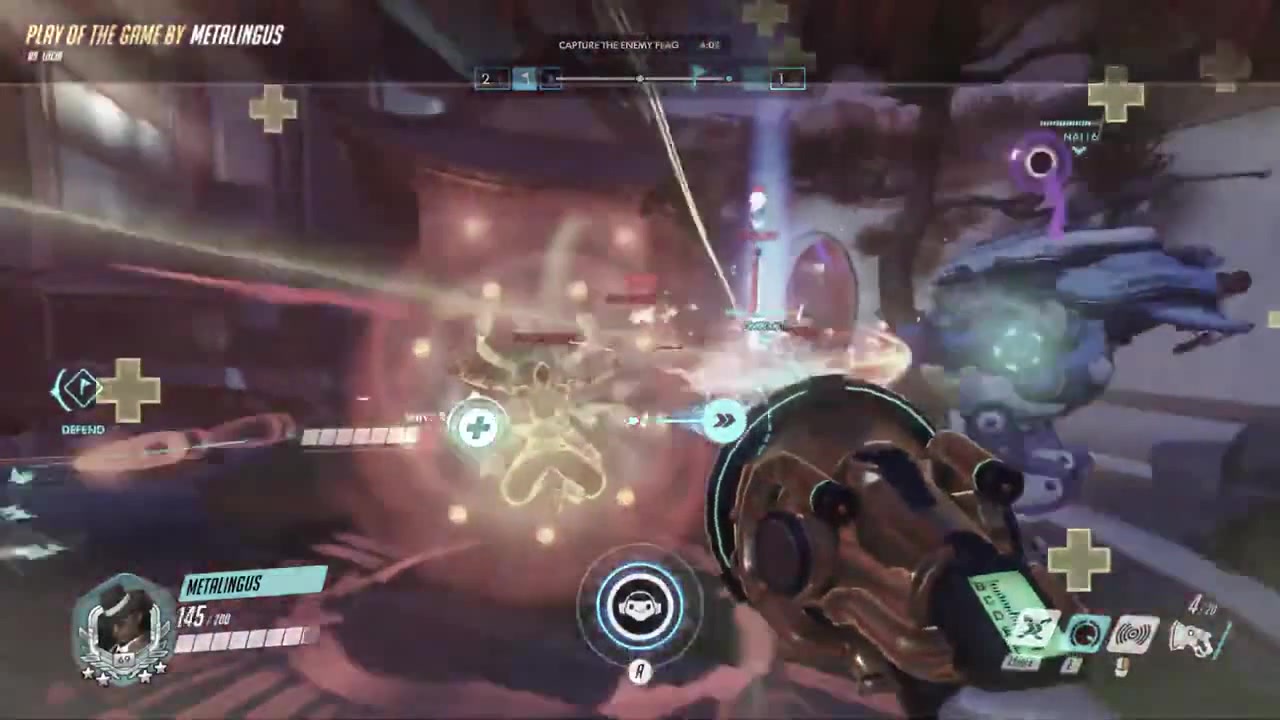Toggle the enemy flag marker on the progress bar
Viewport: 1280px width, 720px height.
[x=696, y=76]
